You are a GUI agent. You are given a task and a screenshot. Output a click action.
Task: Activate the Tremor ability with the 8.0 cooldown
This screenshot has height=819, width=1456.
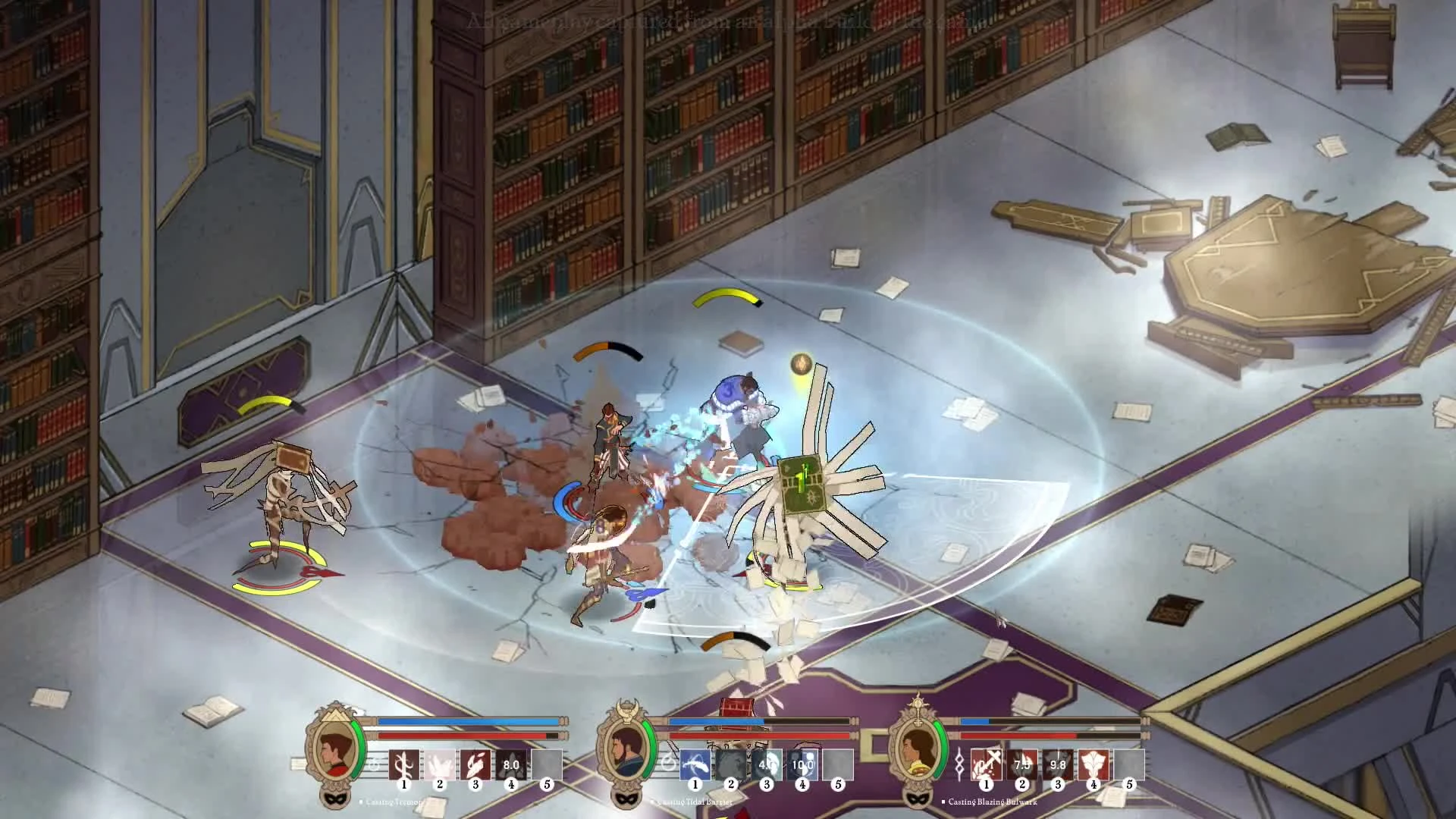click(513, 766)
